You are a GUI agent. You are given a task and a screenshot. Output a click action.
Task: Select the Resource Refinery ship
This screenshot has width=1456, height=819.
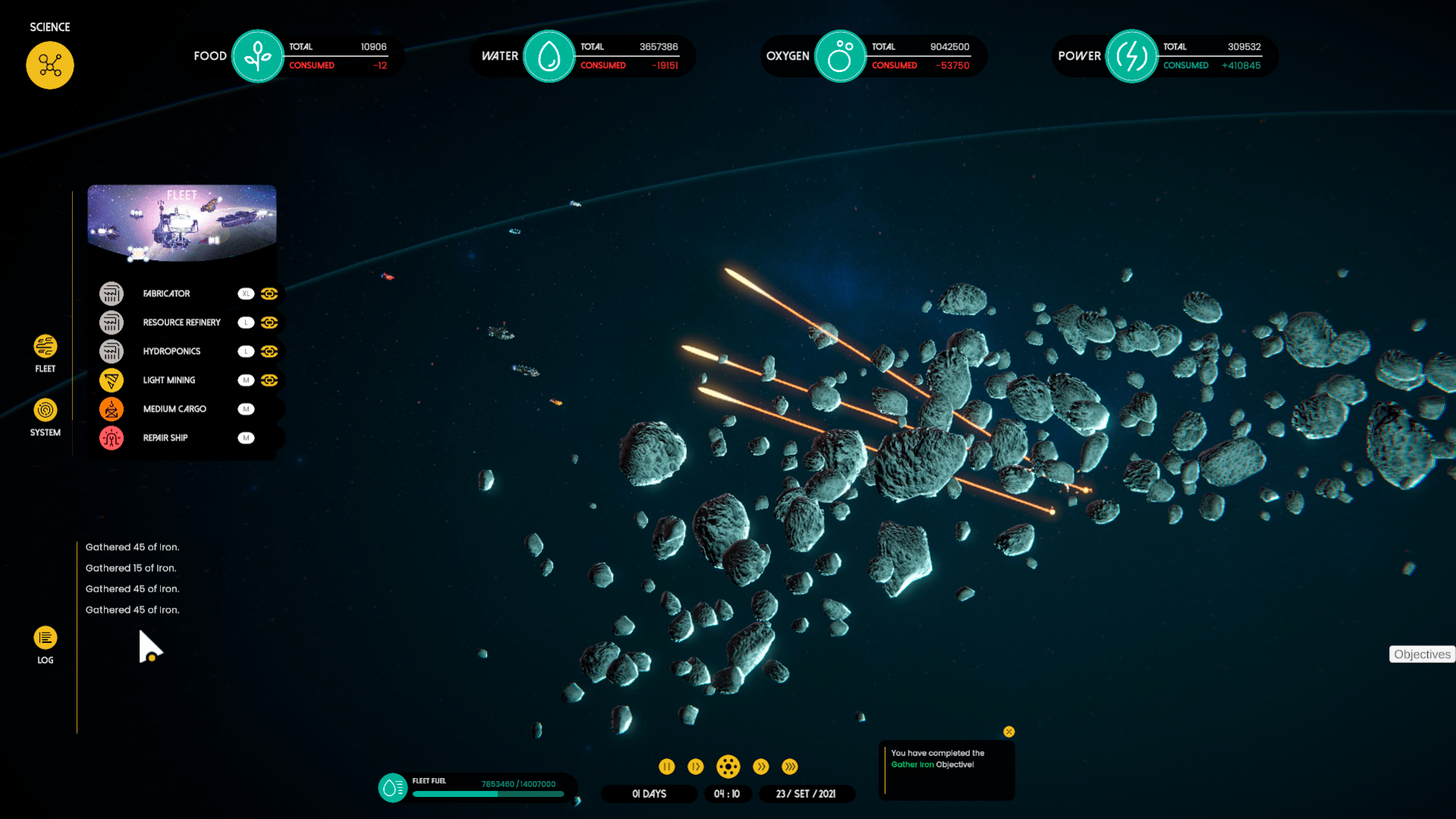click(181, 322)
